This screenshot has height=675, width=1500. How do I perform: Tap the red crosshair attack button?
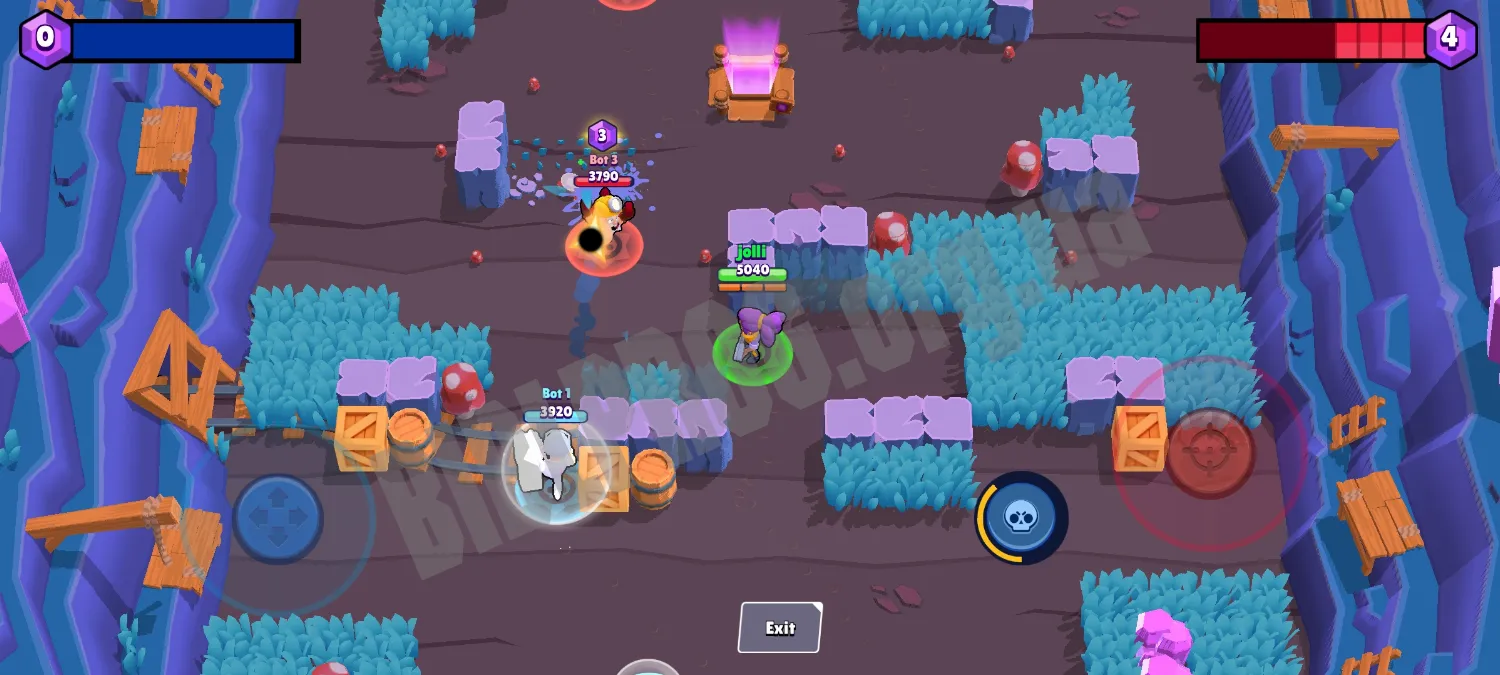click(1210, 453)
